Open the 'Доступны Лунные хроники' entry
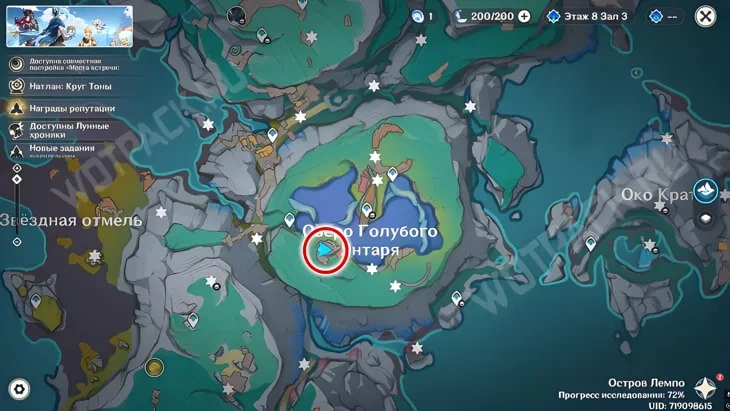Viewport: 730px width, 411px height. [65, 130]
